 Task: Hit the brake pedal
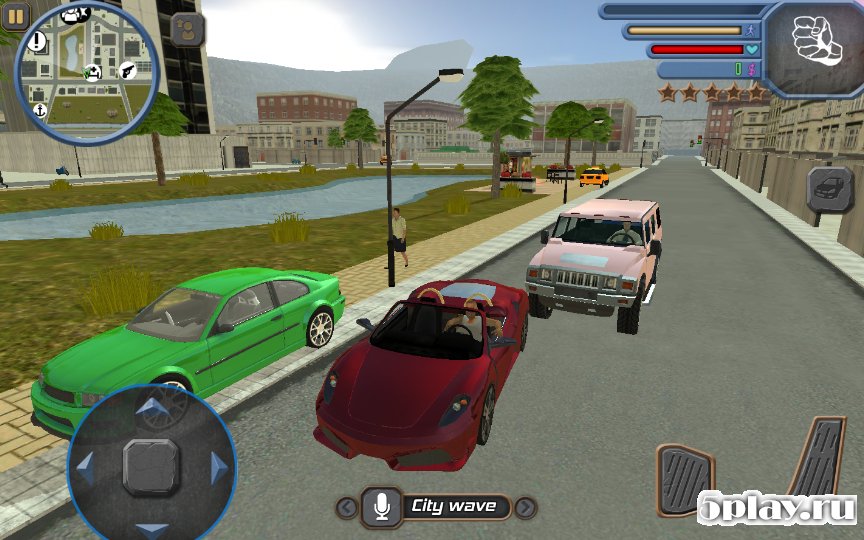coord(685,481)
